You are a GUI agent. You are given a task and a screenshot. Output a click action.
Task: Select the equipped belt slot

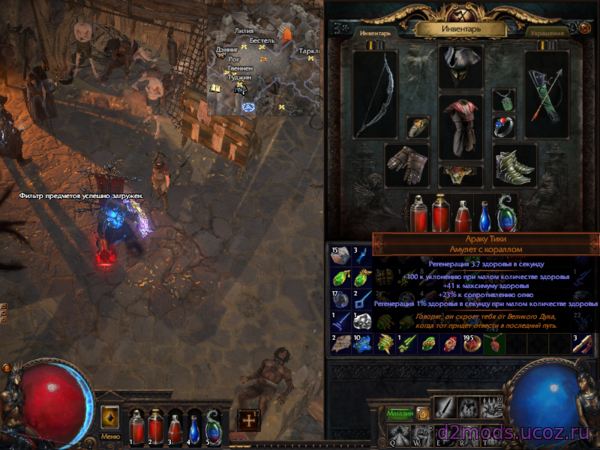pos(460,175)
